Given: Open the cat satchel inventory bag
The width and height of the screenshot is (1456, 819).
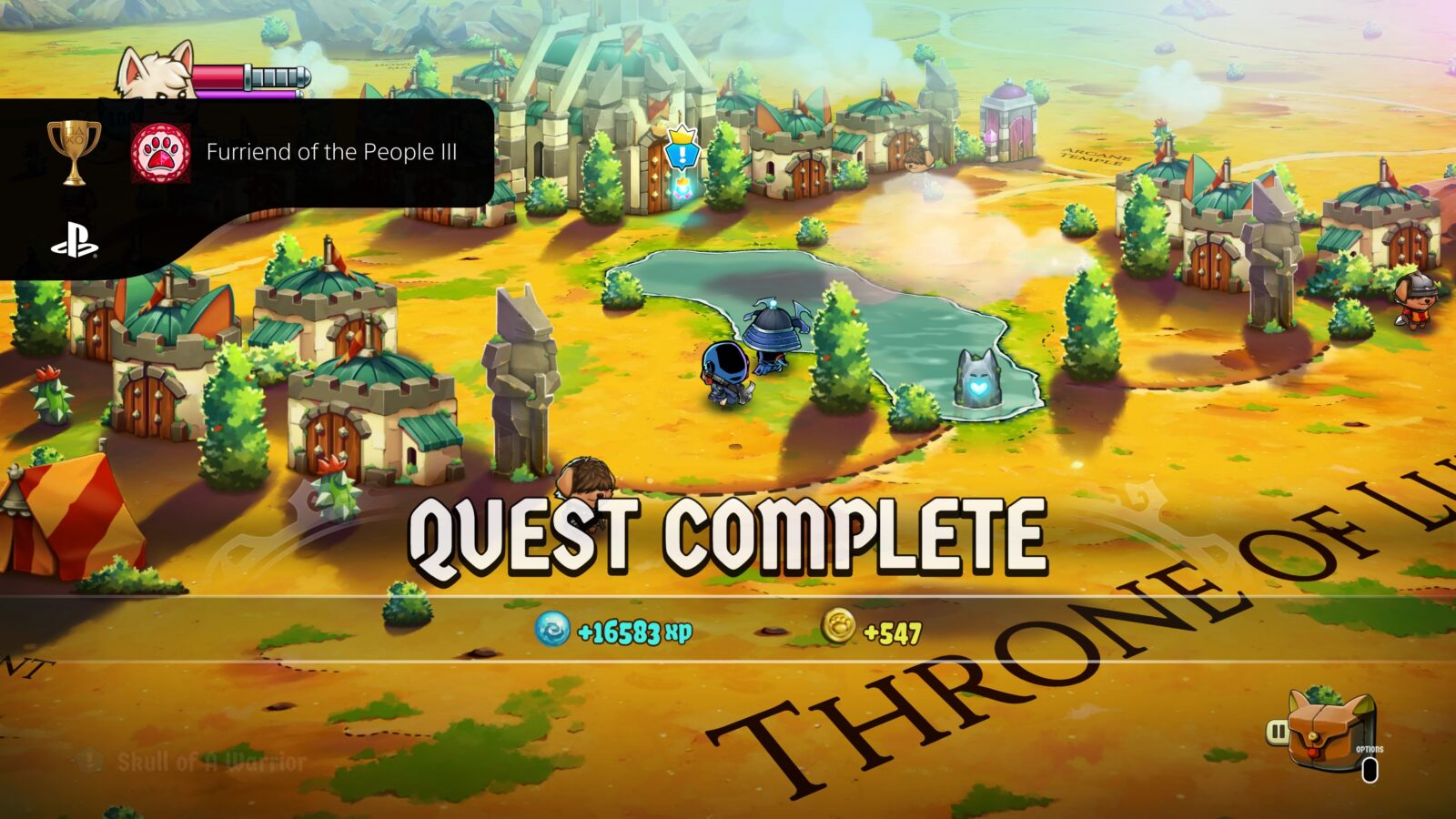Looking at the screenshot, I should point(1324,728).
